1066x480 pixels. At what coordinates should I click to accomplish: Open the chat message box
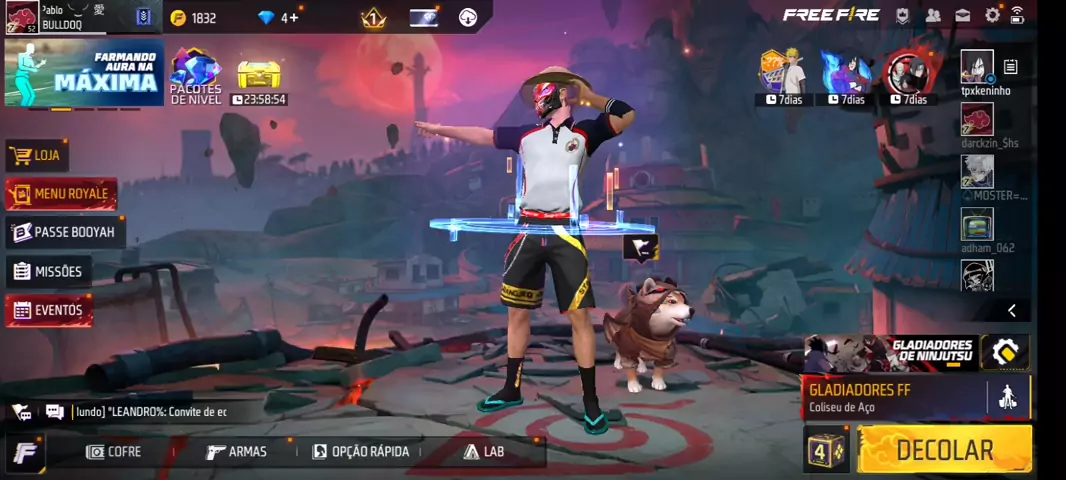pyautogui.click(x=150, y=411)
